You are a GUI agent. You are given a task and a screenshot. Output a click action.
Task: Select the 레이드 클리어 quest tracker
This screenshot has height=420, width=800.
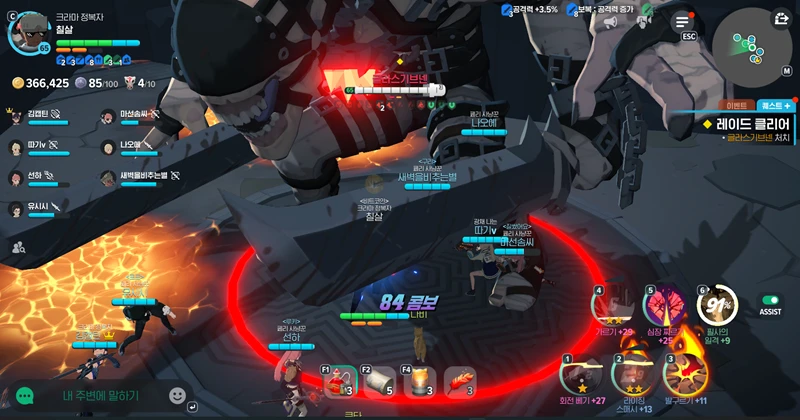point(746,123)
